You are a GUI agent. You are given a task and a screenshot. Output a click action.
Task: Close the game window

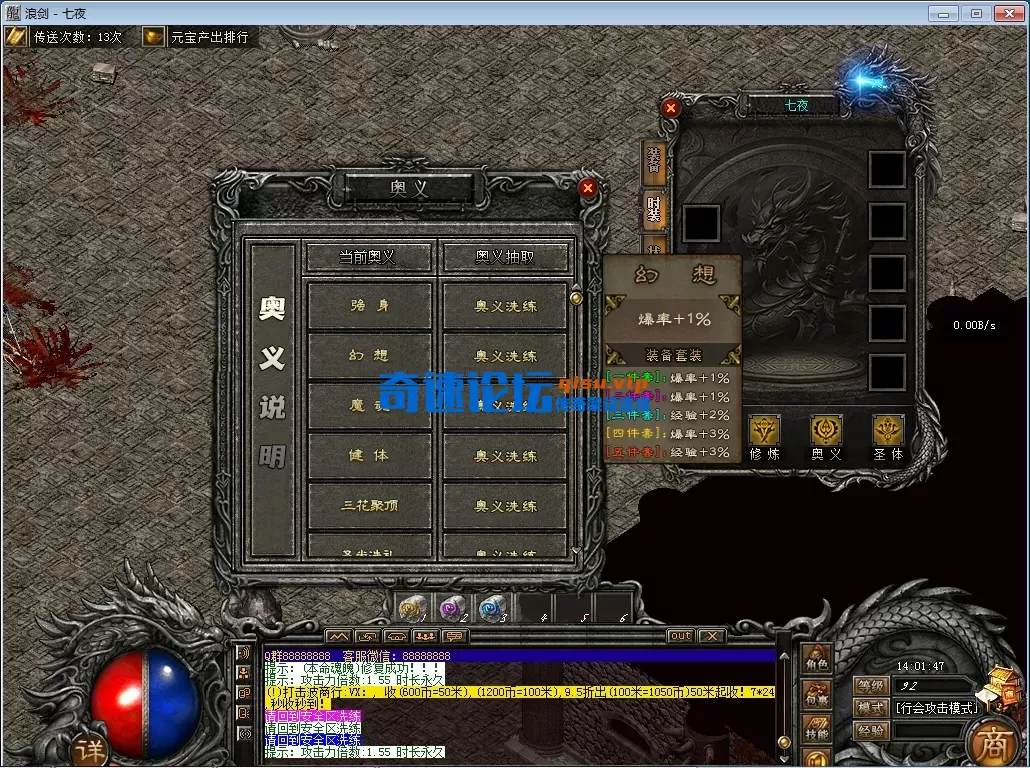[1005, 13]
